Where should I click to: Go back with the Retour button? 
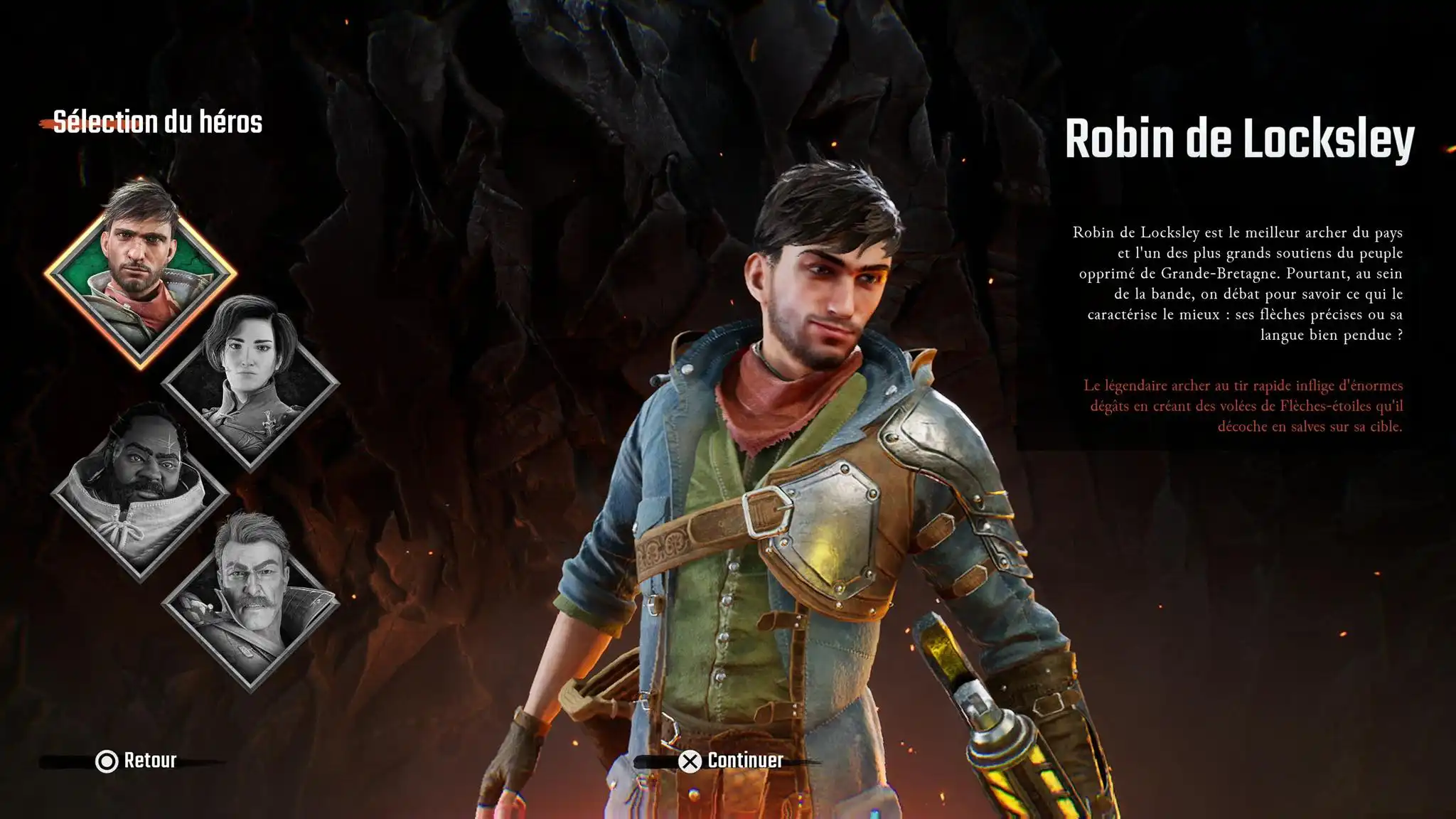tap(136, 761)
